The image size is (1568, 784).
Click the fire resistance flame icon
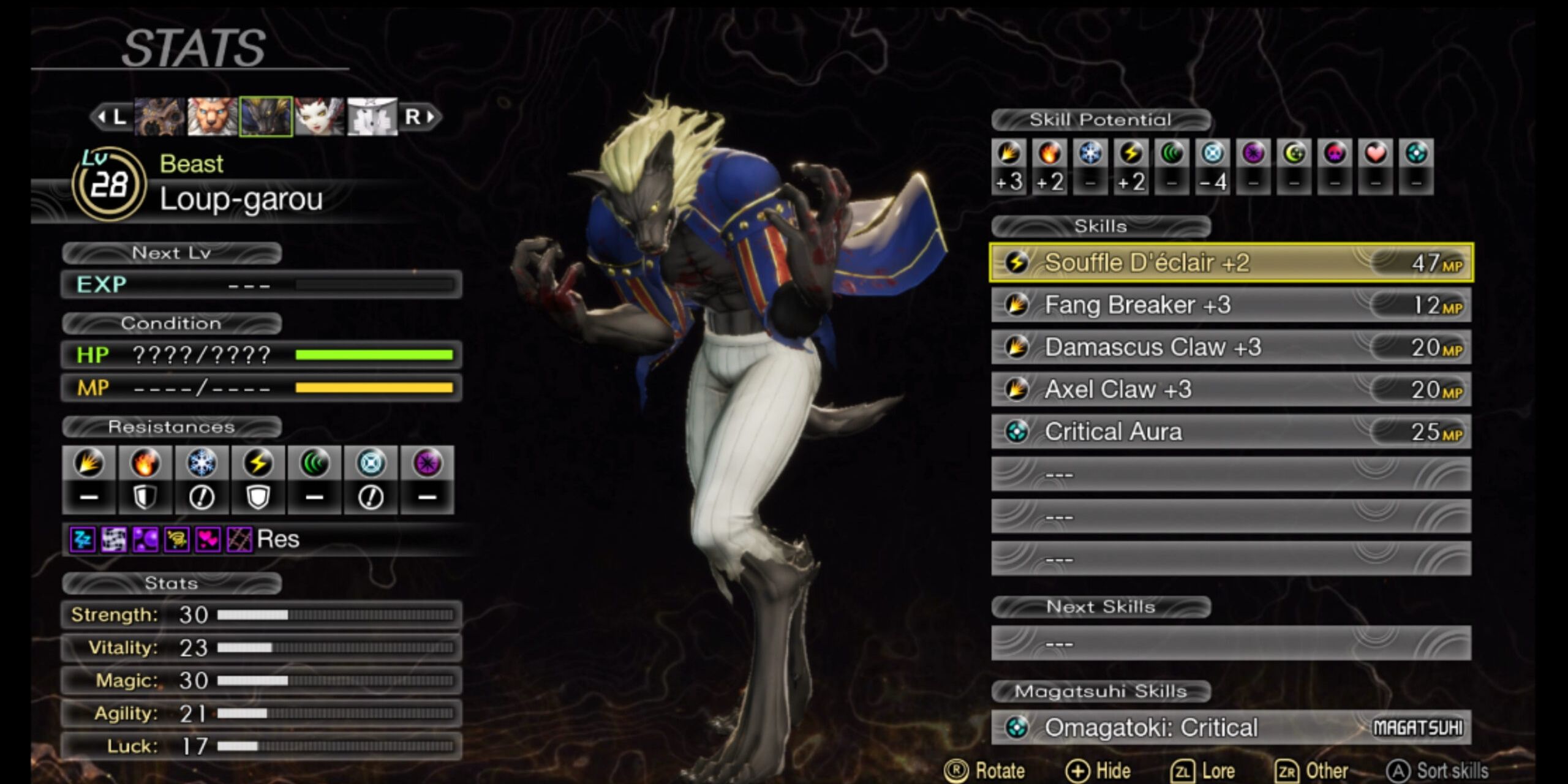[145, 463]
